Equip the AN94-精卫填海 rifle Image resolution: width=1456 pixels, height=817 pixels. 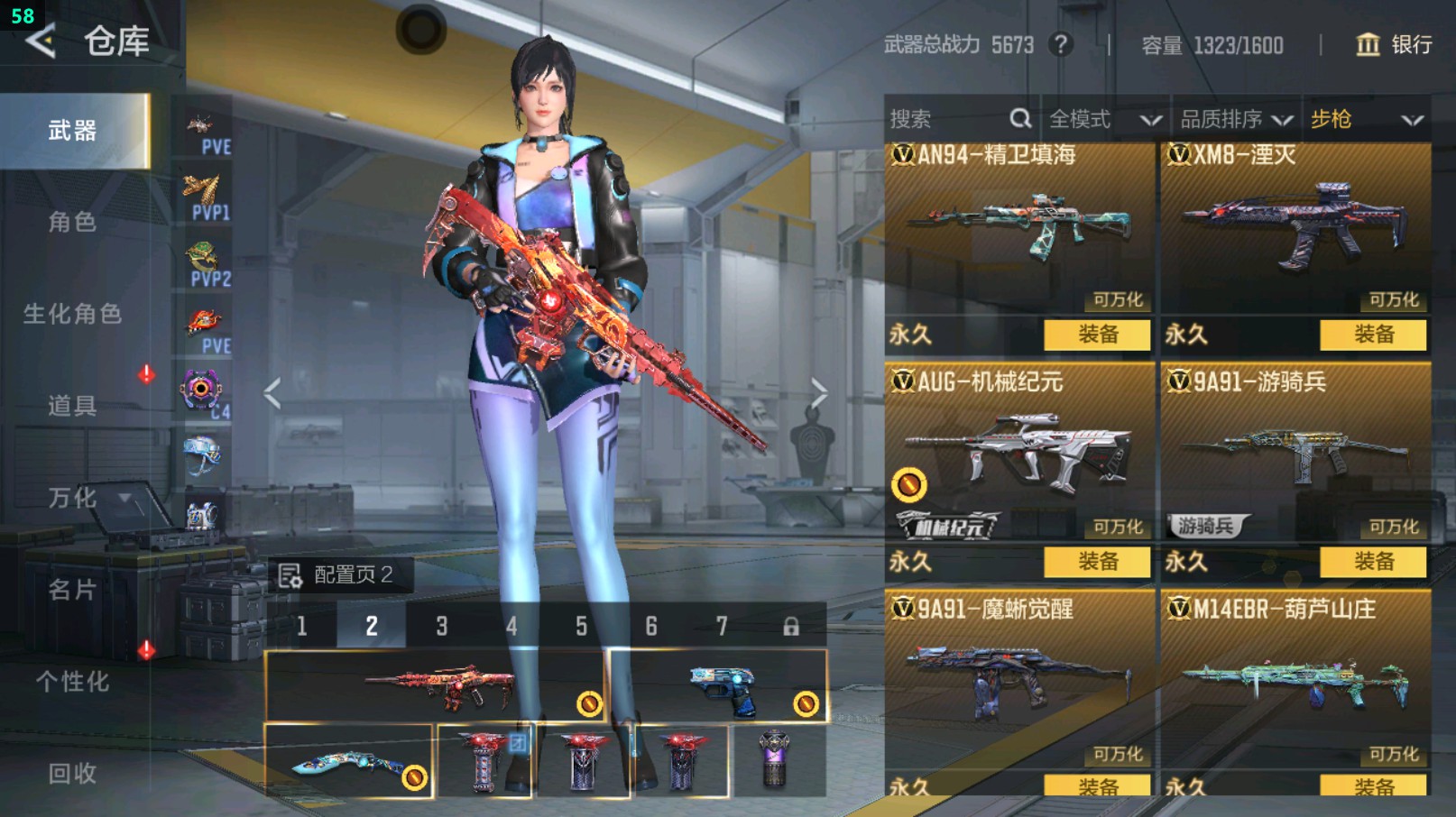(x=1097, y=335)
